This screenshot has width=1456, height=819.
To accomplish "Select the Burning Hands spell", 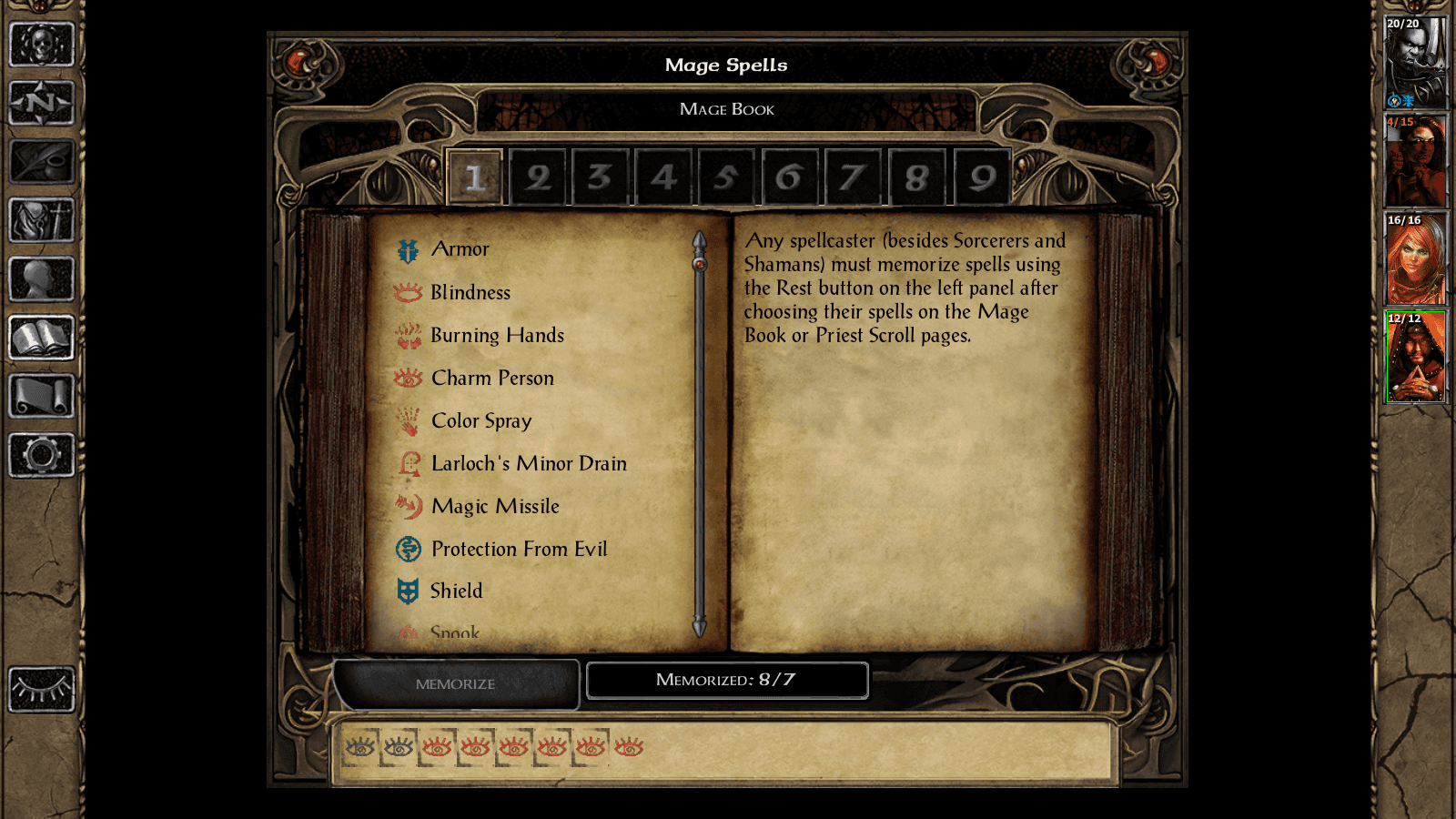I will (497, 335).
